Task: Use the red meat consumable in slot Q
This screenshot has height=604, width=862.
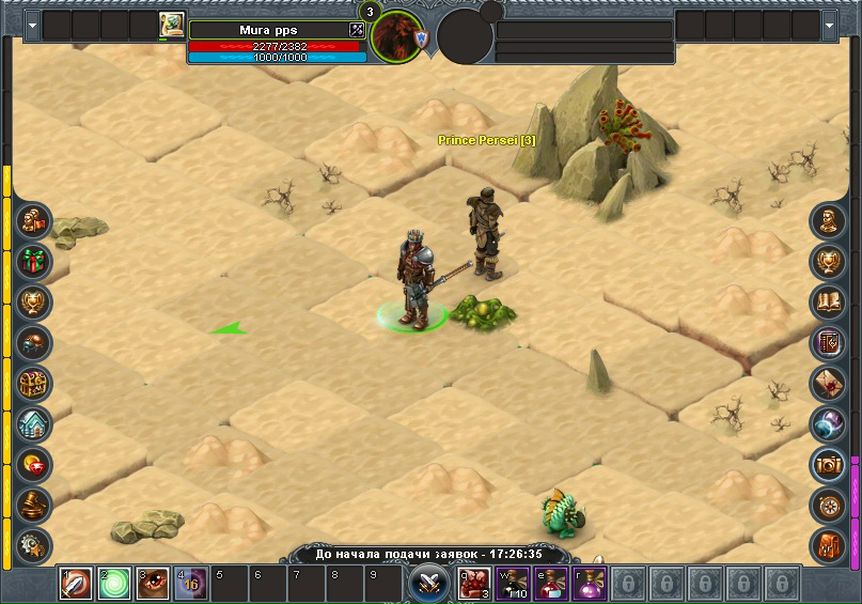Action: (474, 583)
